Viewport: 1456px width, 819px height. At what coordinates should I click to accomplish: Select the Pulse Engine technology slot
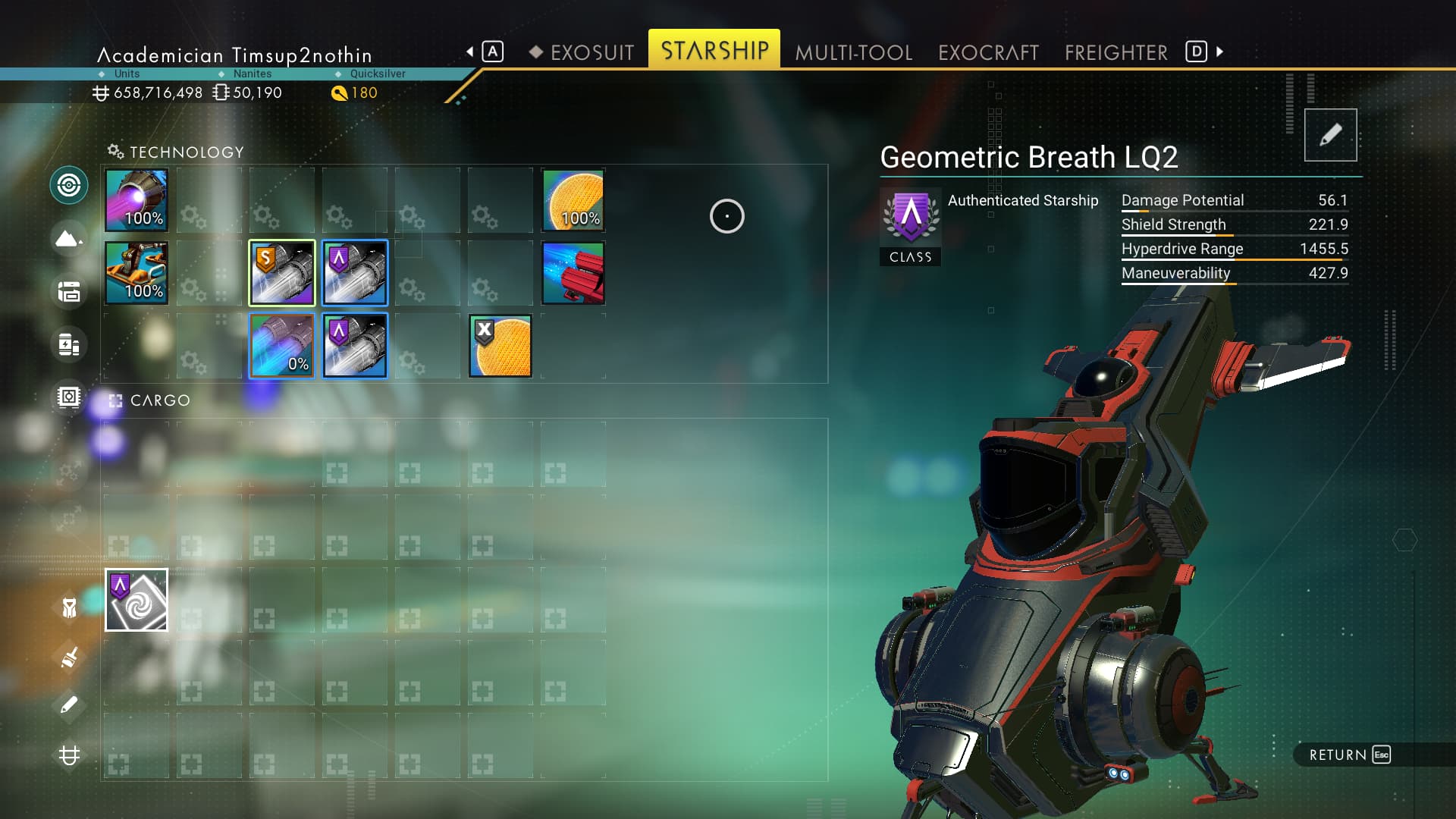tap(136, 200)
